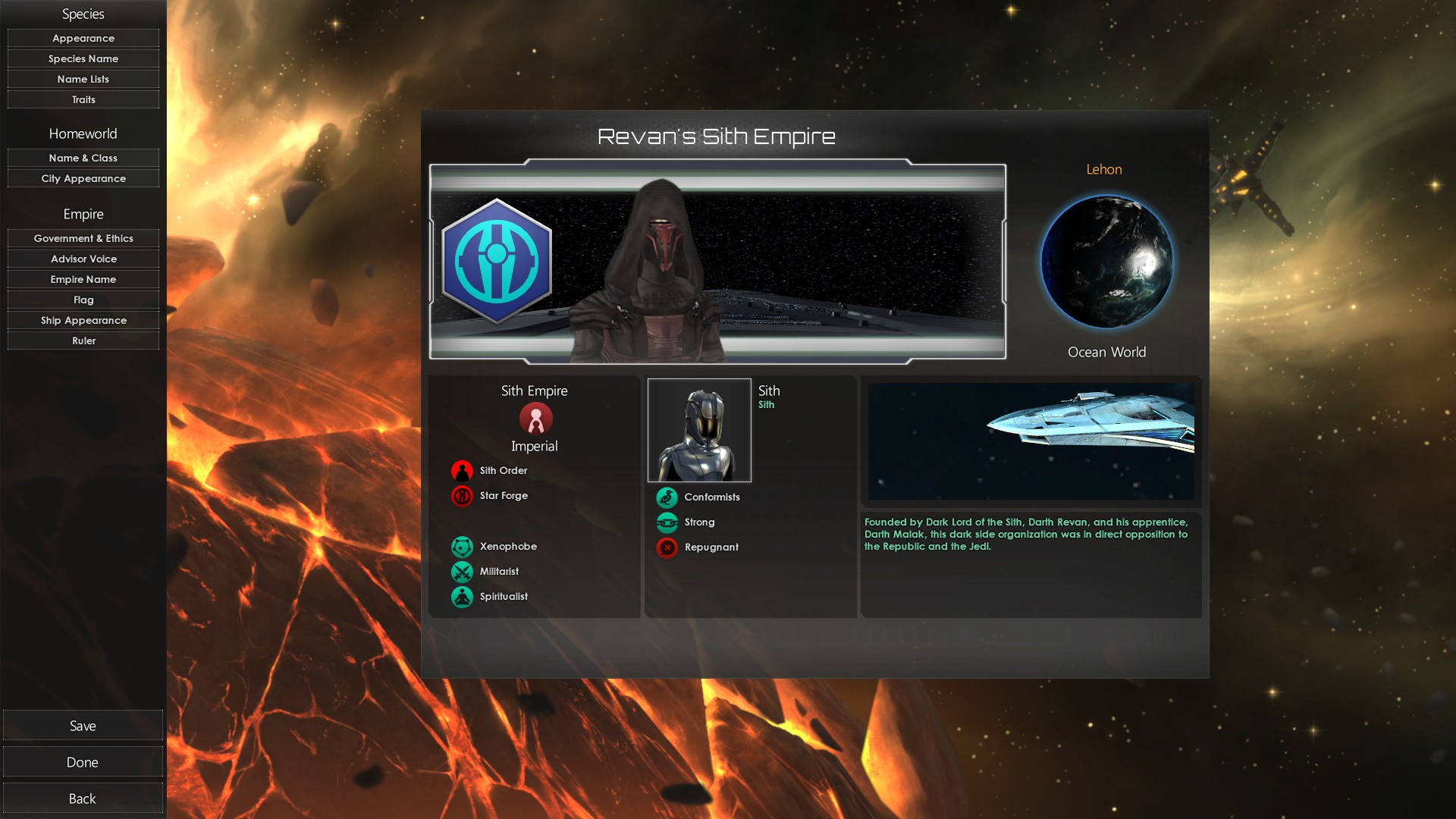The height and width of the screenshot is (819, 1456).
Task: Select Ship Appearance section
Action: (83, 320)
